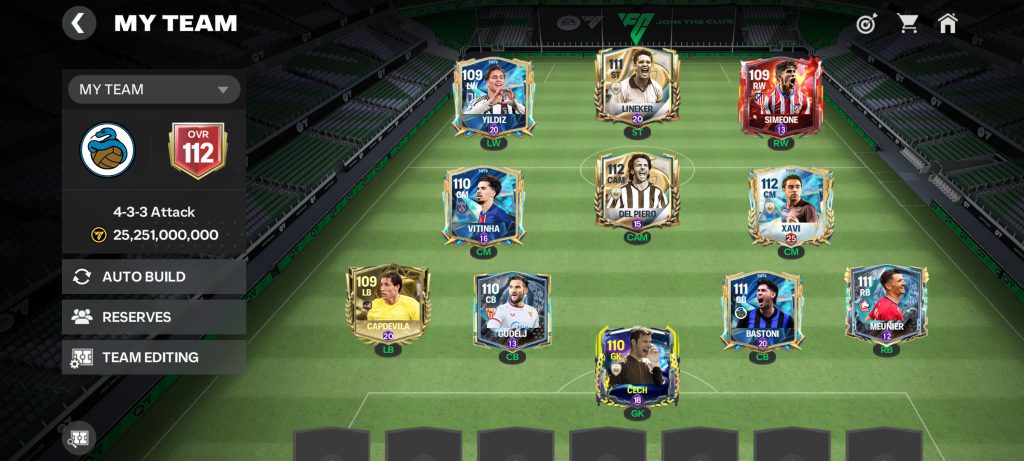This screenshot has height=461, width=1024.
Task: Select the Bastoni CB card
Action: 762,310
